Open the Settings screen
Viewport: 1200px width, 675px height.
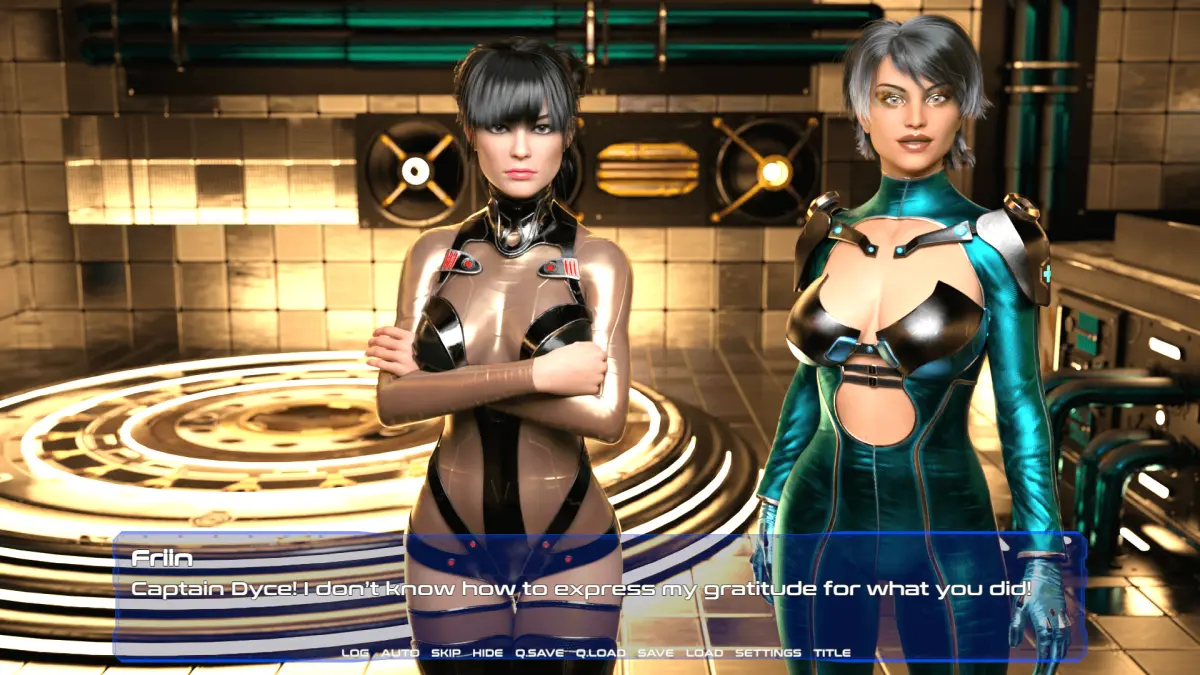[768, 653]
